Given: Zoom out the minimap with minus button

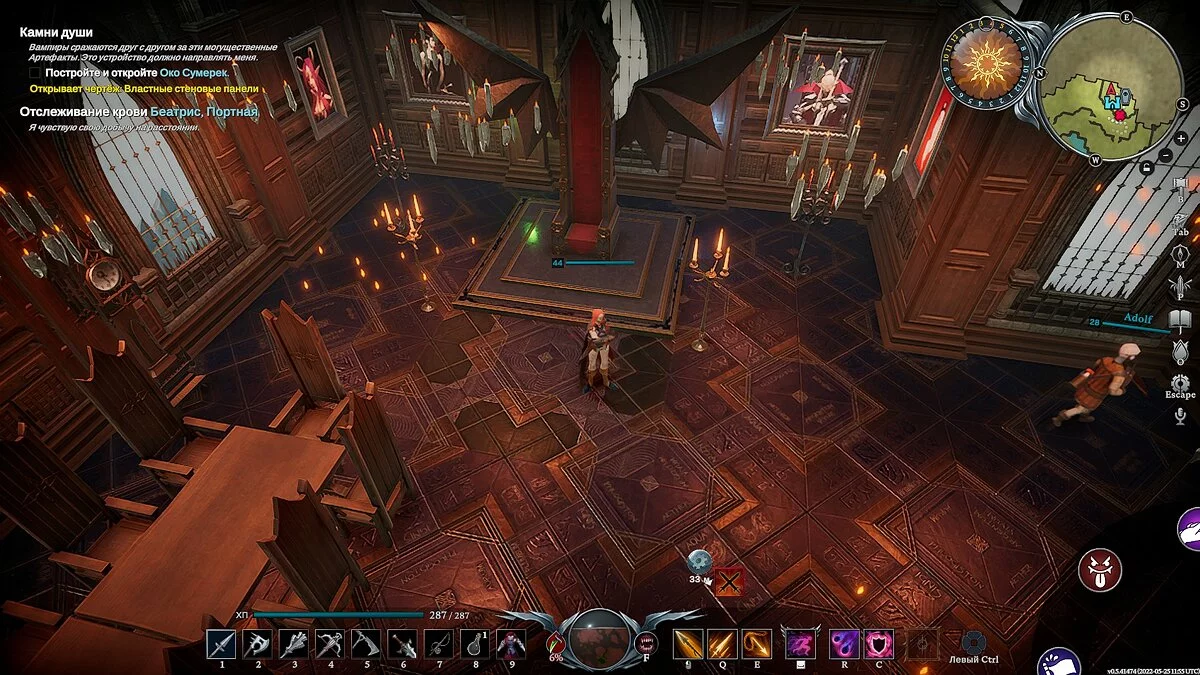Looking at the screenshot, I should (x=1166, y=156).
